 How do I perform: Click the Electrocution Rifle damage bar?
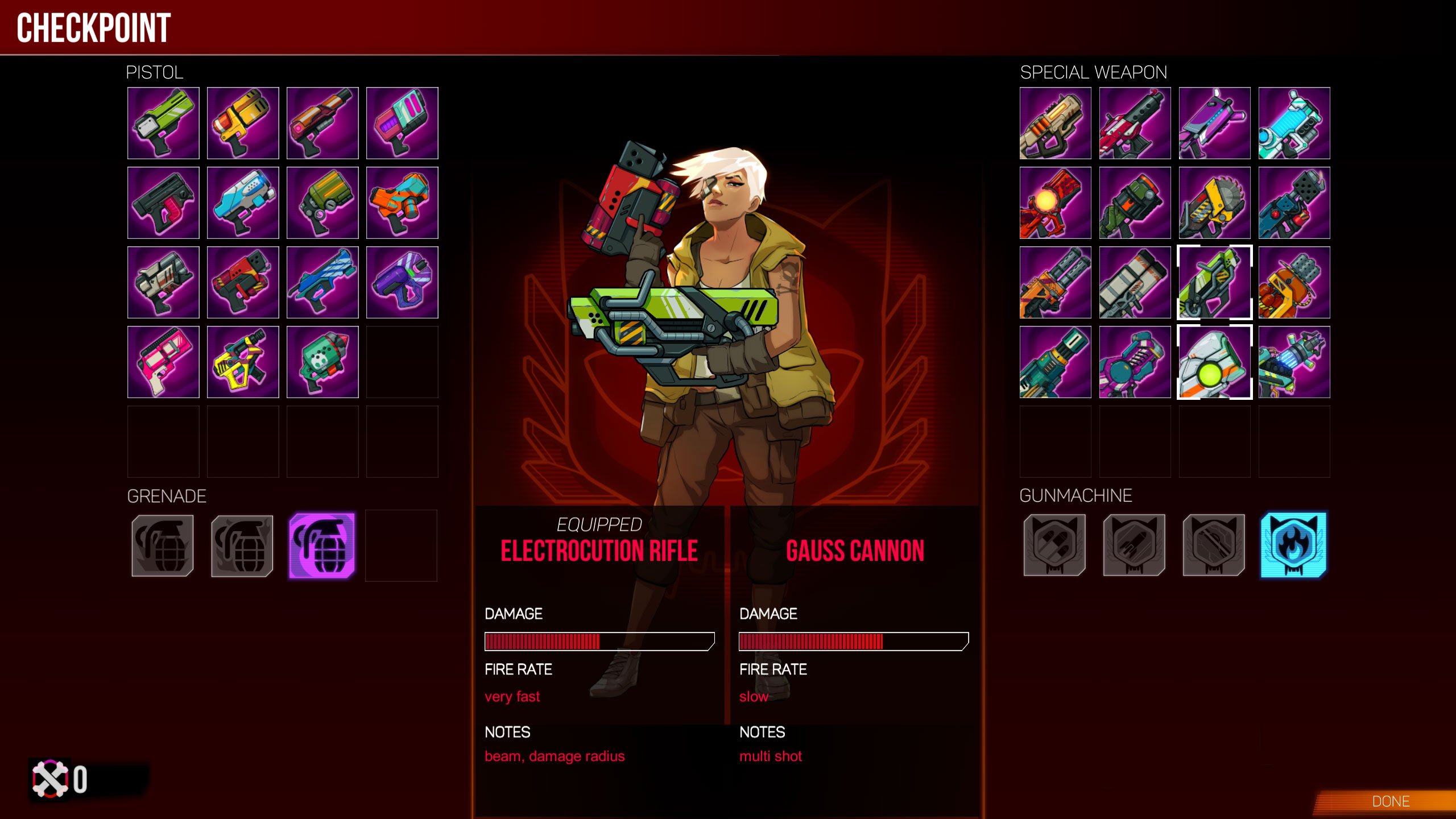coord(597,642)
